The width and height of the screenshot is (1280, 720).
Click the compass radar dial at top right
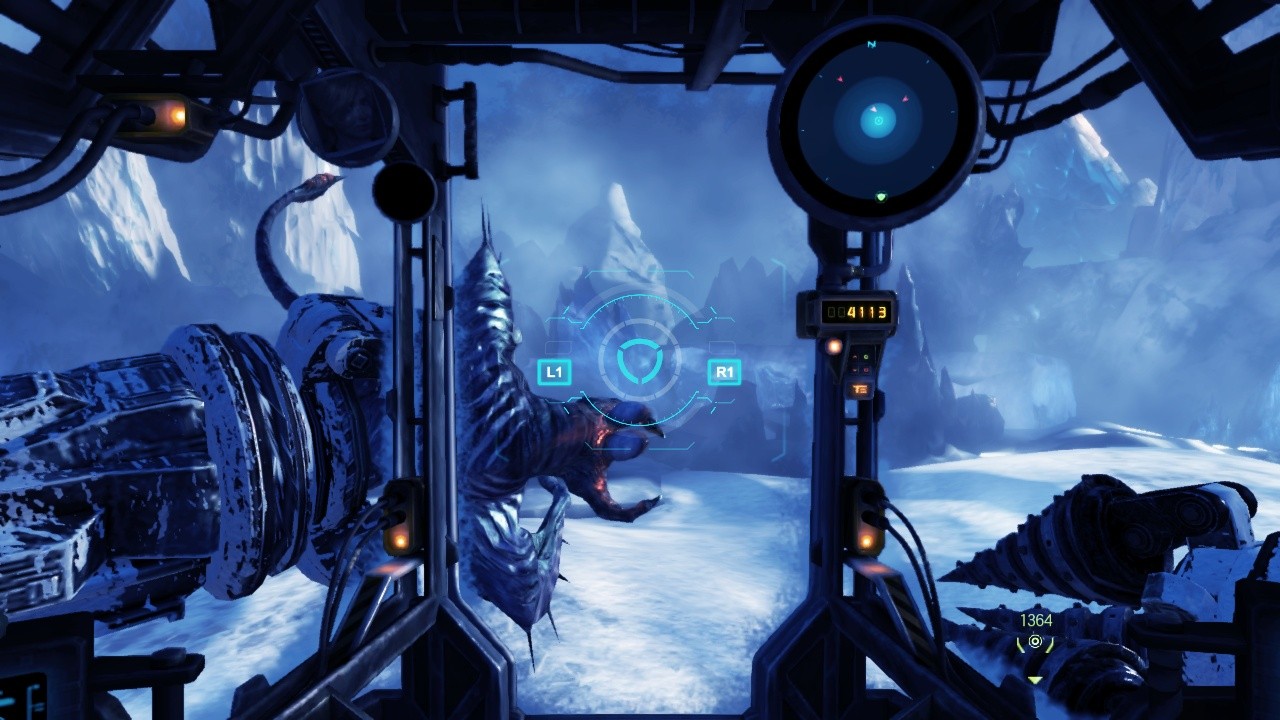pos(877,120)
